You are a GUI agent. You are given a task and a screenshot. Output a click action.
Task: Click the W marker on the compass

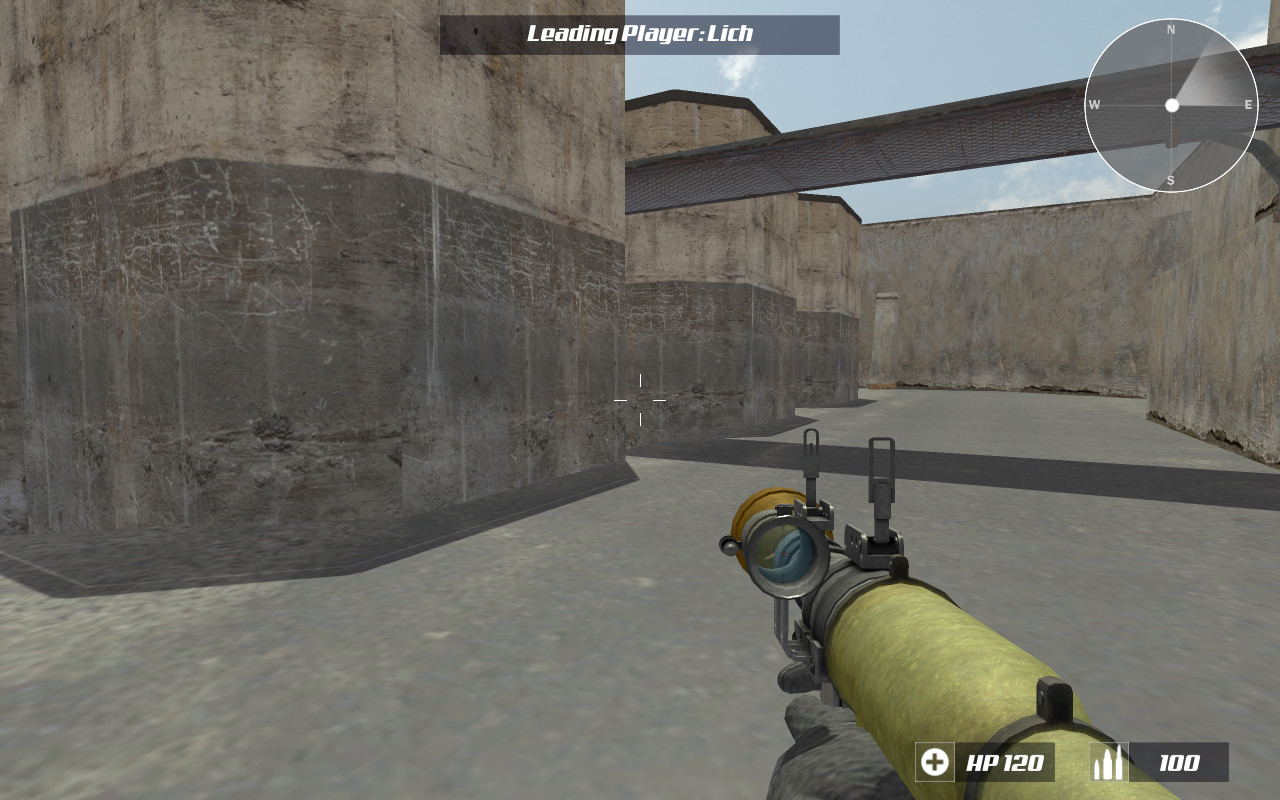pos(1095,103)
